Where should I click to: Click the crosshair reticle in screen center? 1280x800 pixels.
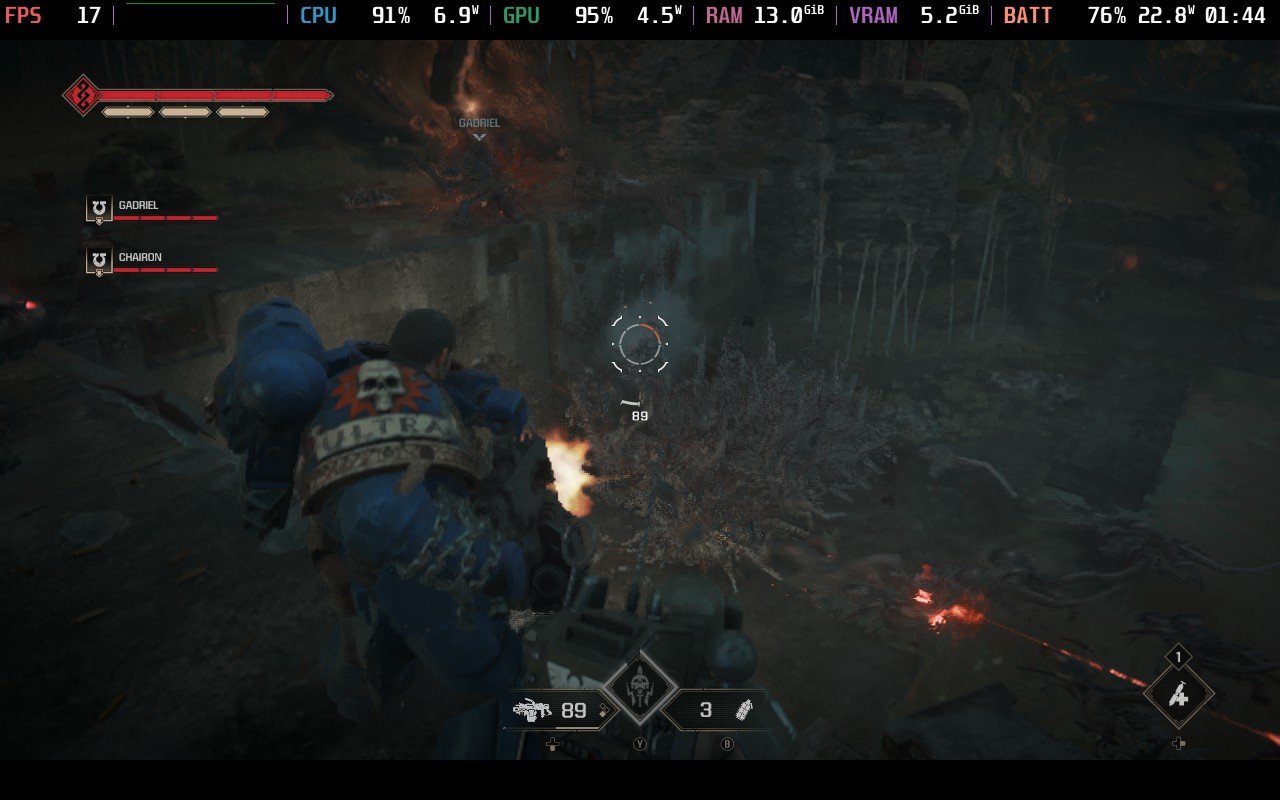pyautogui.click(x=639, y=344)
